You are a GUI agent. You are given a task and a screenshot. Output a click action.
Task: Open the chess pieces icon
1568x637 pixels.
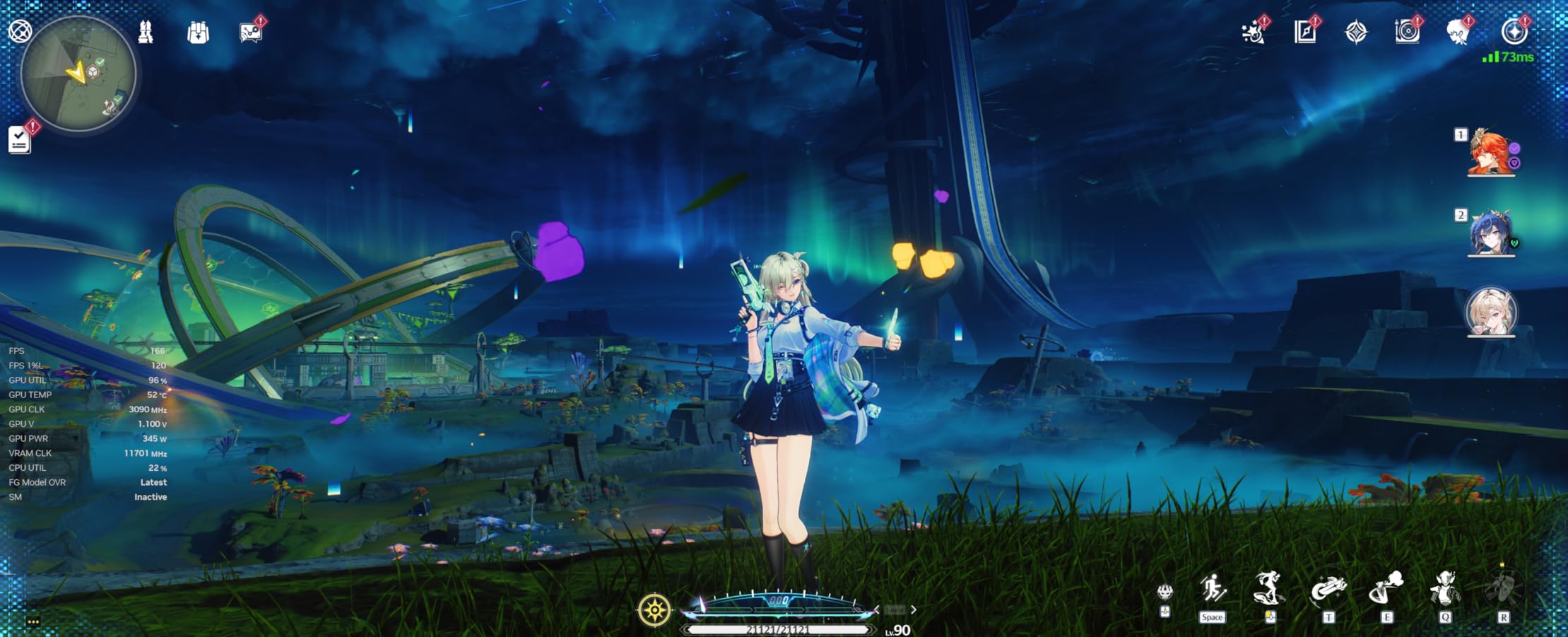(x=146, y=33)
